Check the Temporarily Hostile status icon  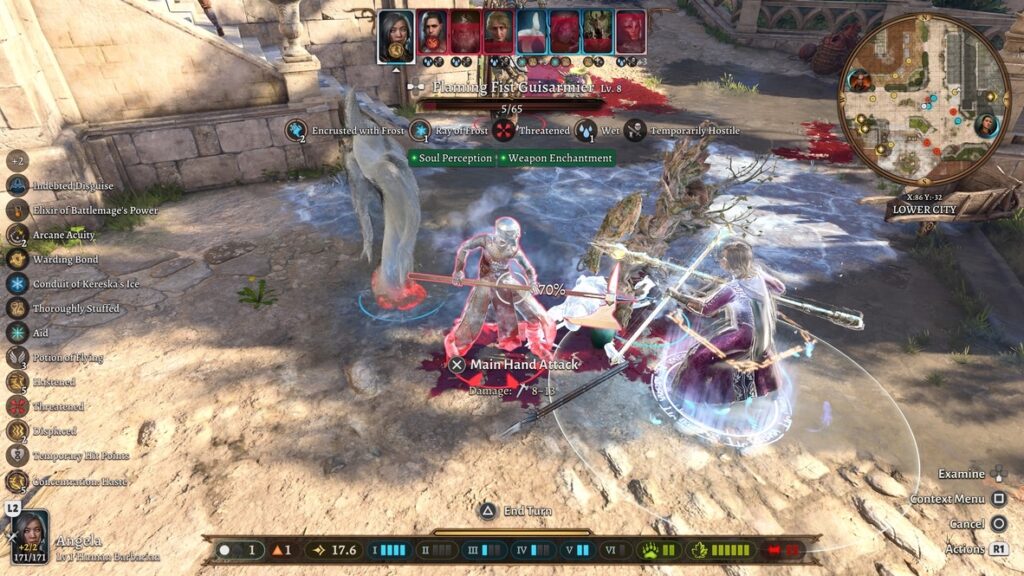[635, 130]
